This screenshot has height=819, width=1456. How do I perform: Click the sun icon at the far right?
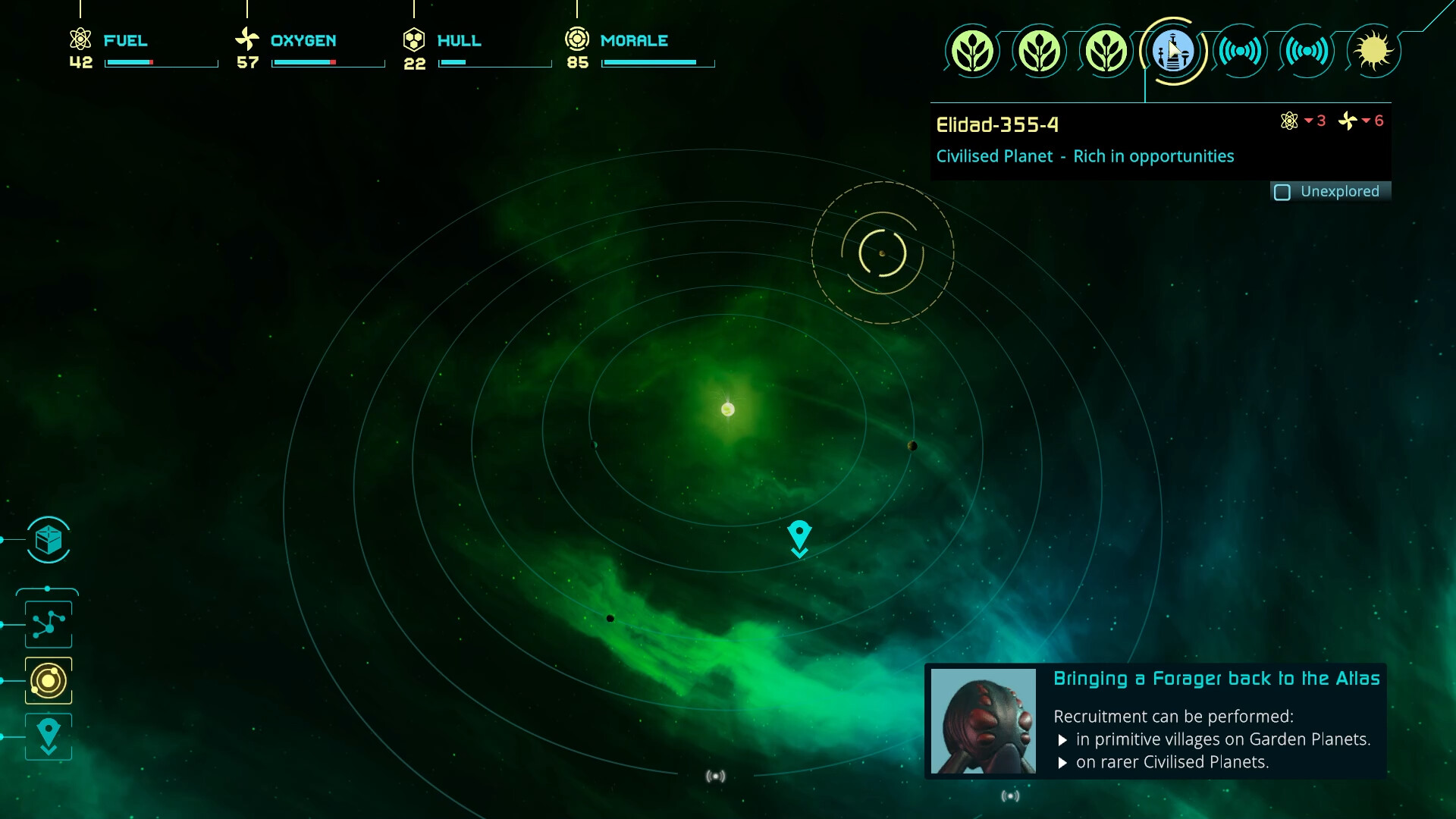tap(1374, 51)
